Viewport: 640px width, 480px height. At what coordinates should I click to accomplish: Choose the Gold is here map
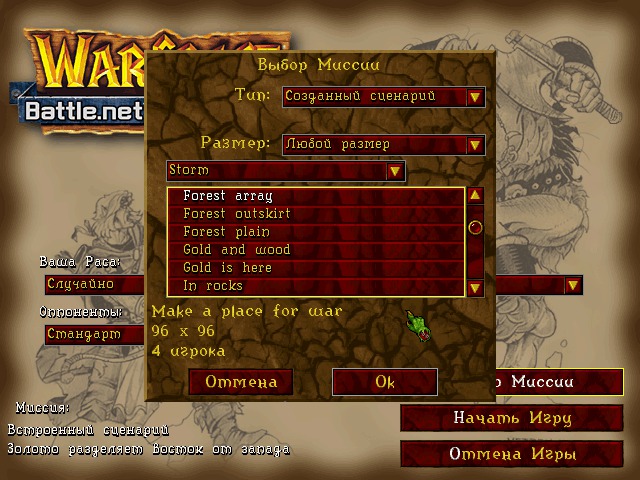coord(315,268)
